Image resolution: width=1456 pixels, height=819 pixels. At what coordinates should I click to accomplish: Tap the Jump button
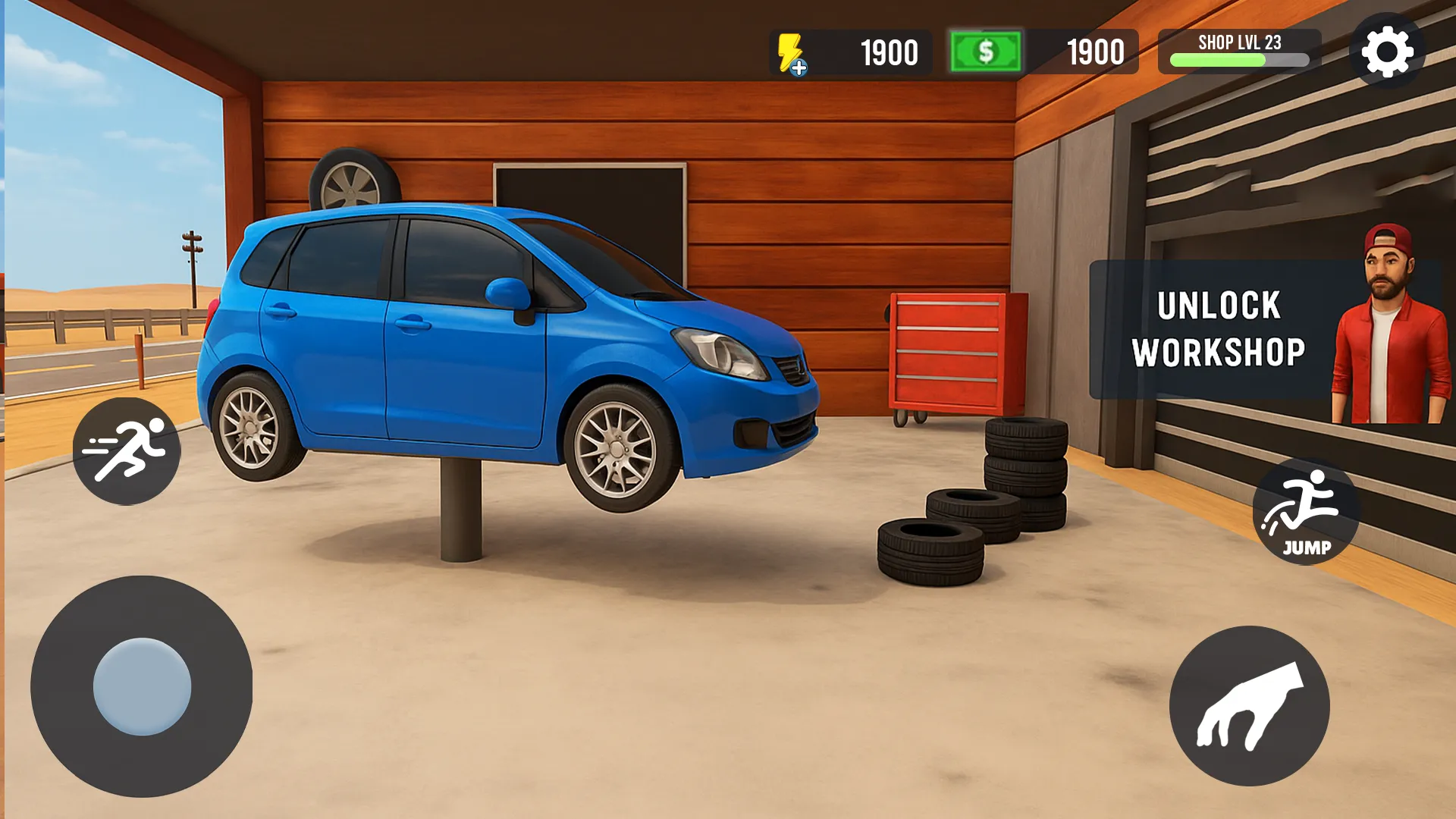point(1306,511)
